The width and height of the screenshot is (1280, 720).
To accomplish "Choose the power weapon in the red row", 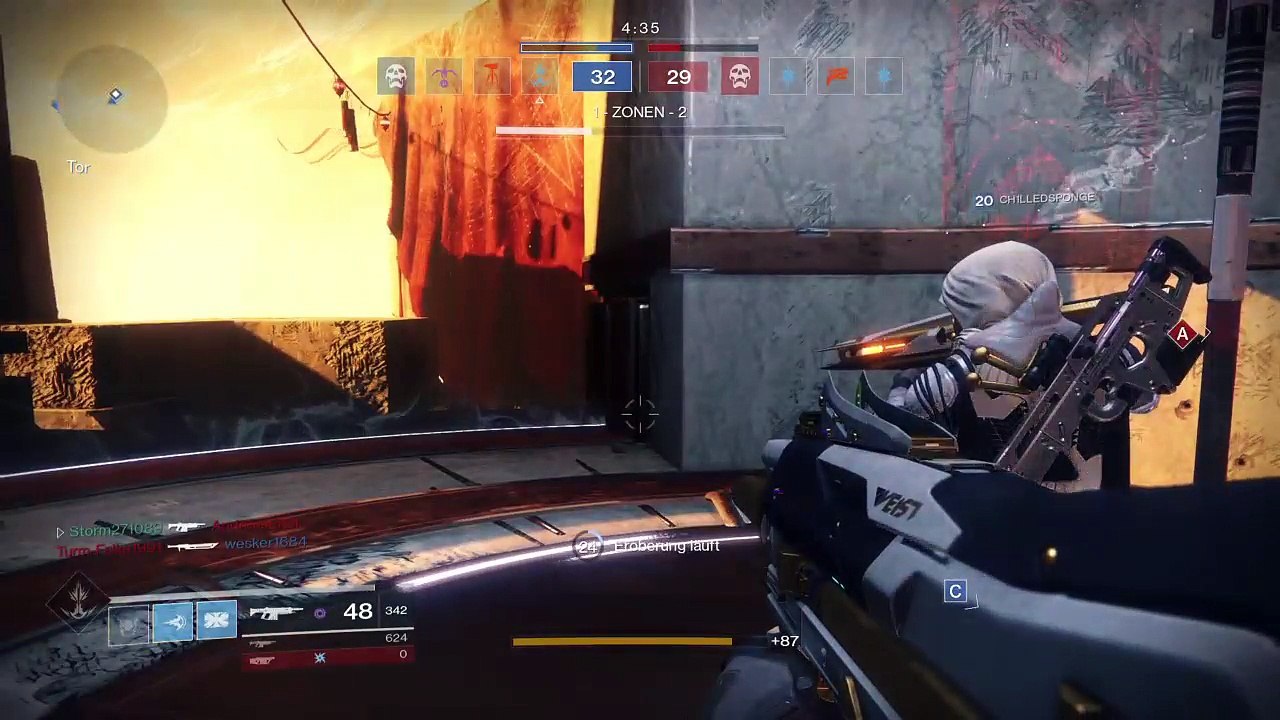I will (263, 657).
